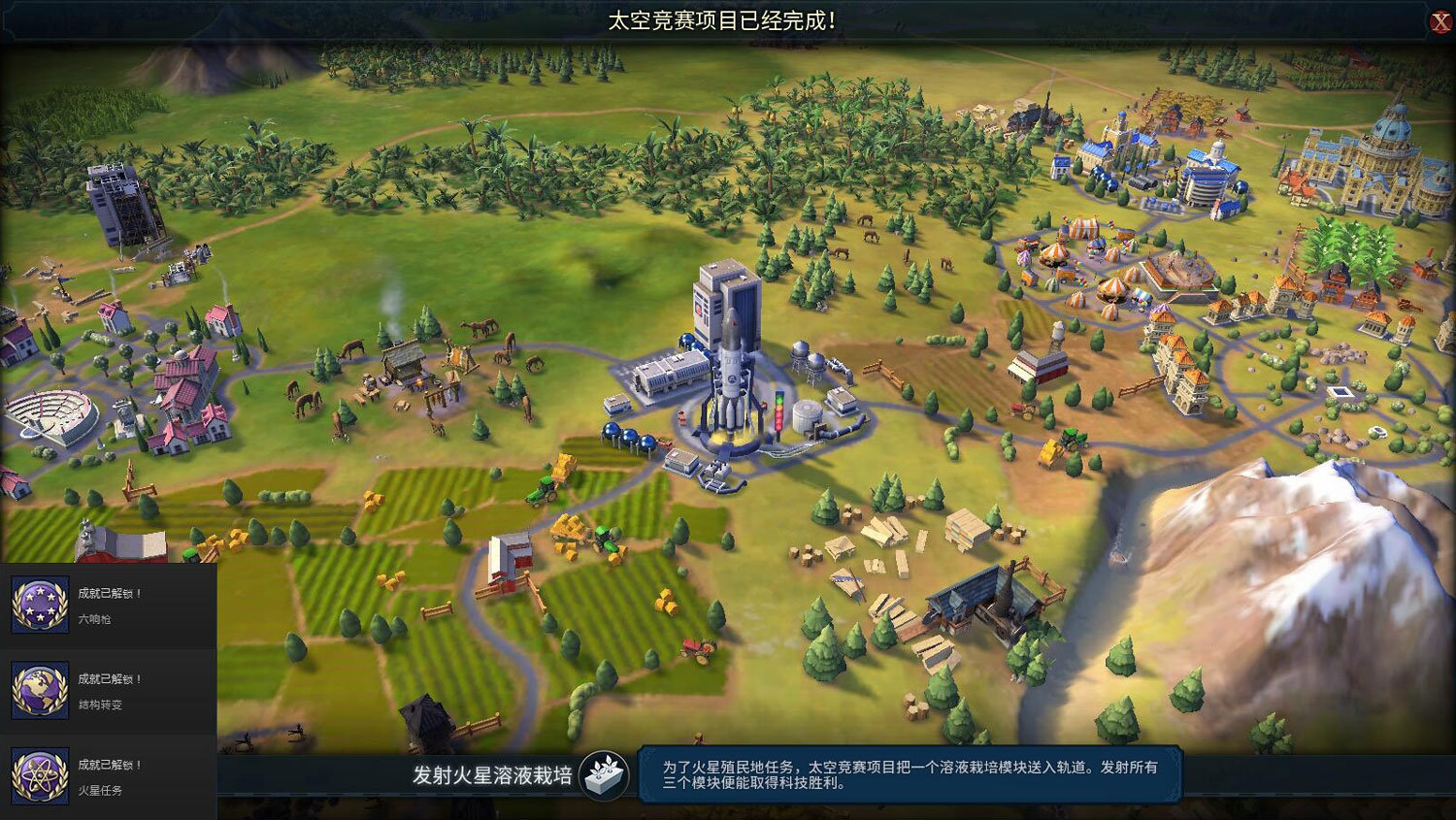Click the Mars hydroponics project icon
The image size is (1456, 820).
pyautogui.click(x=604, y=775)
